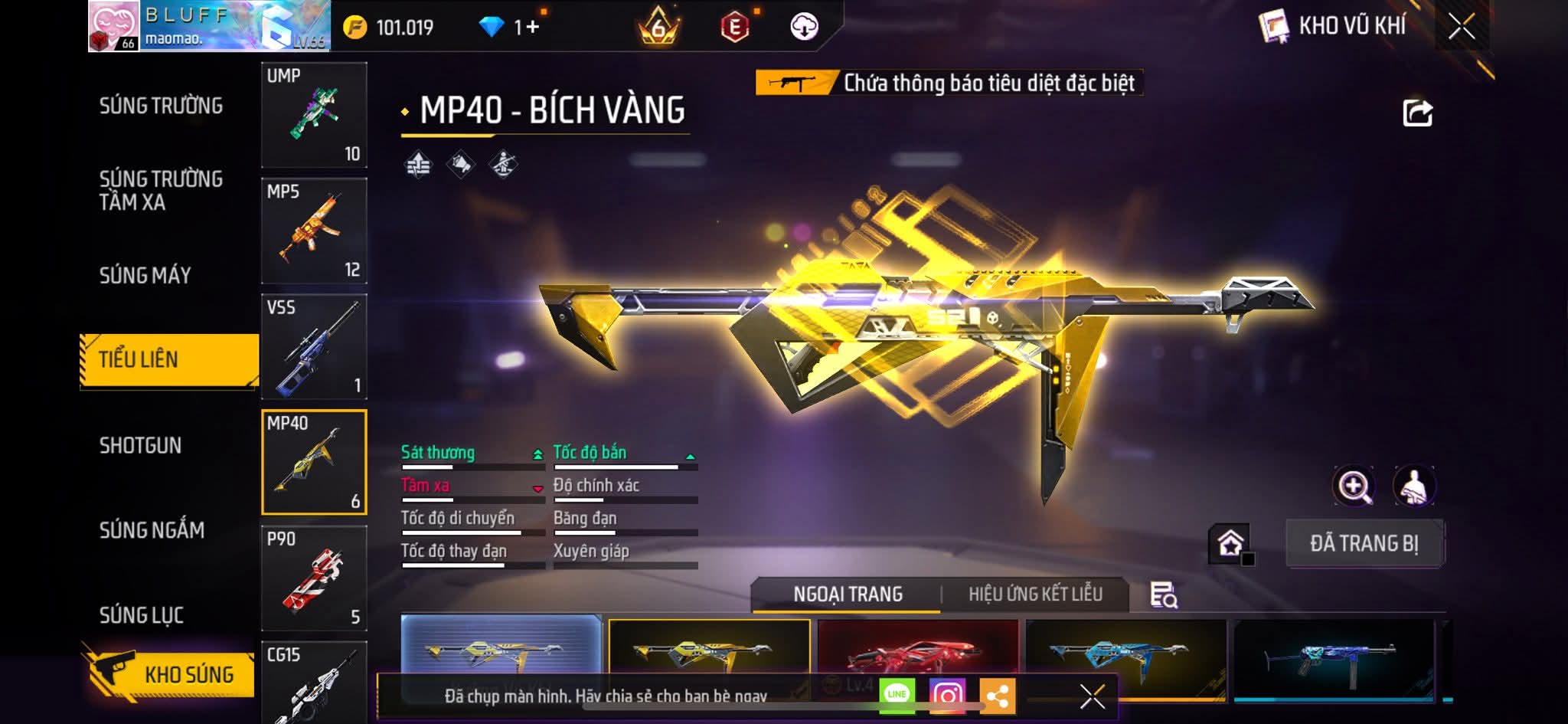The width and height of the screenshot is (1568, 724).
Task: Select the Súng Trường category
Action: (x=161, y=106)
